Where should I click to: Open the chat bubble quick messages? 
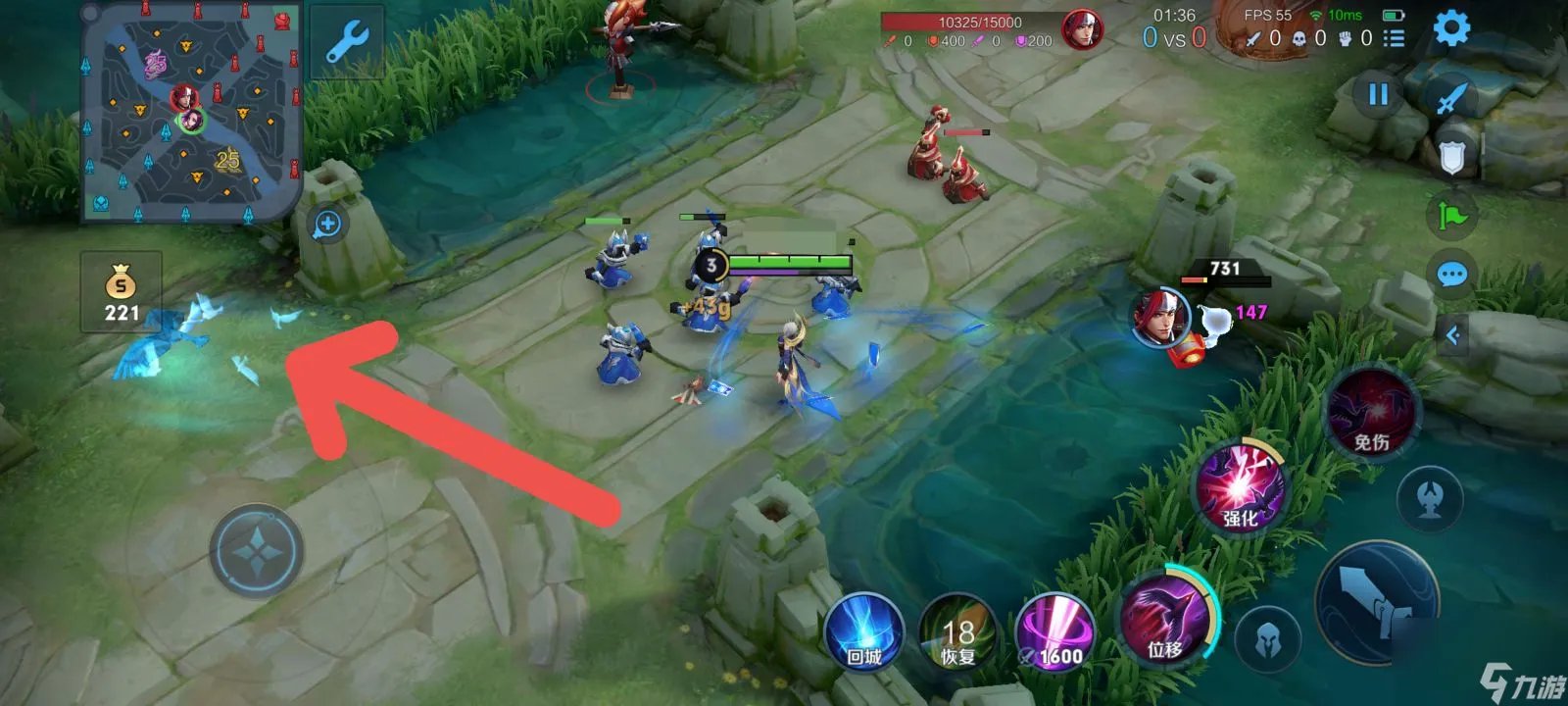tap(1452, 274)
